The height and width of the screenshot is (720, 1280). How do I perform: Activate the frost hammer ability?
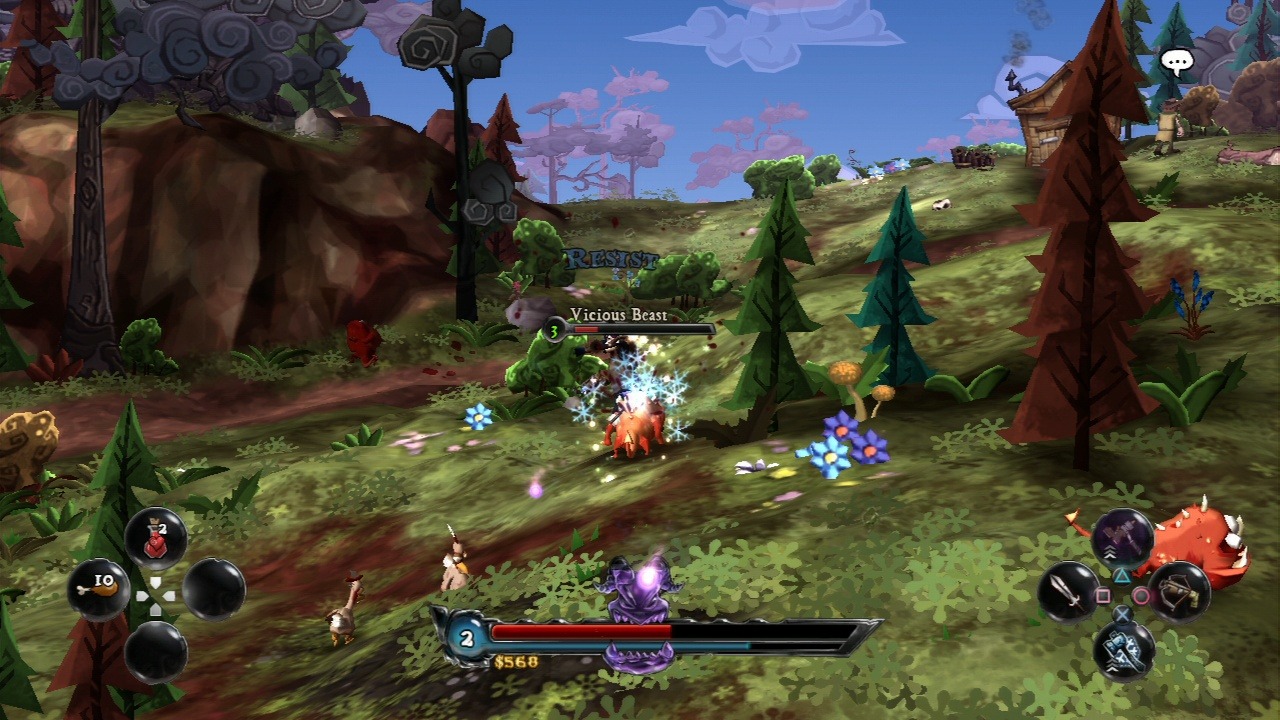1123,650
